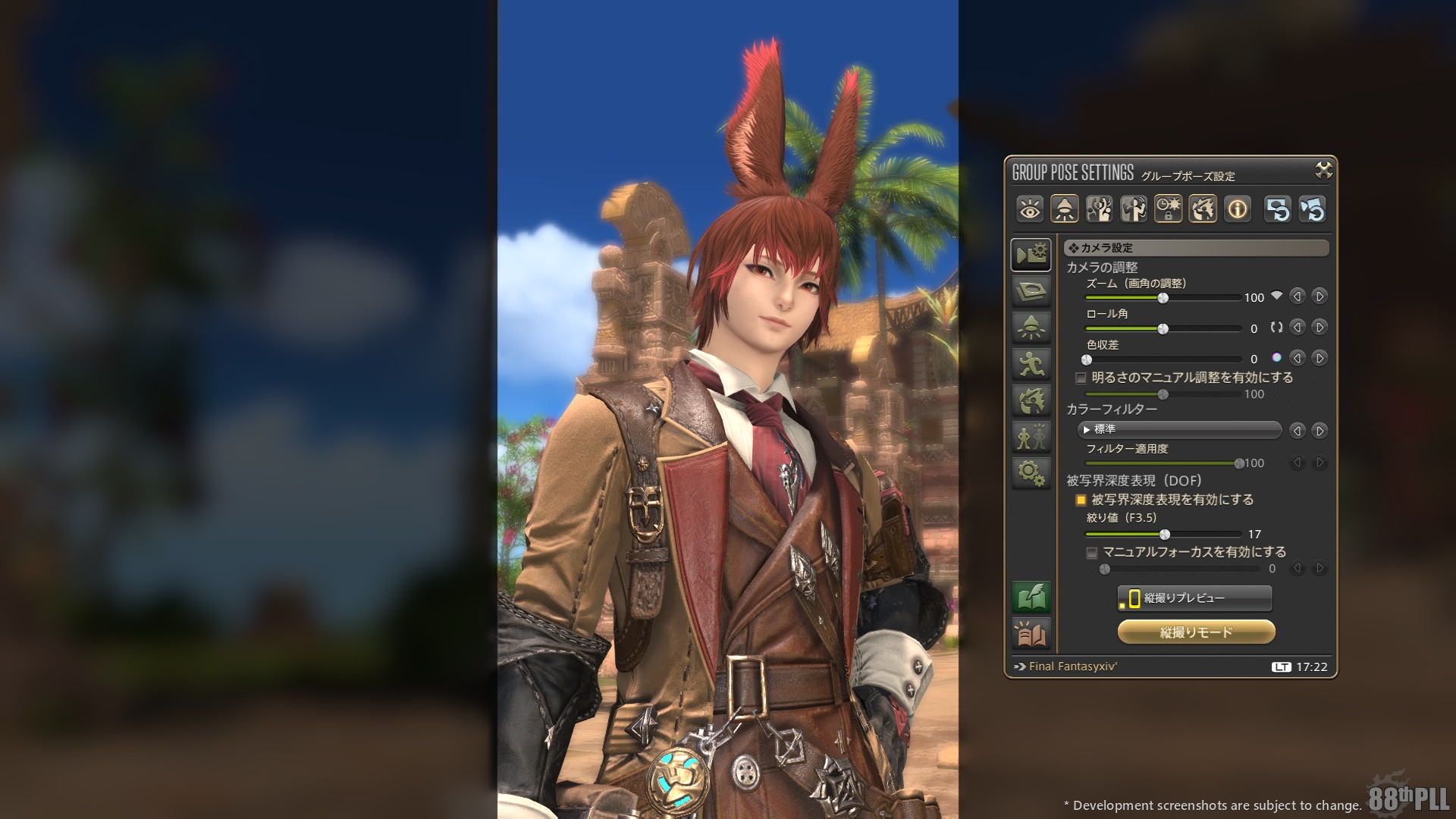Switch to the next color filter
The image size is (1456, 819).
(x=1319, y=431)
